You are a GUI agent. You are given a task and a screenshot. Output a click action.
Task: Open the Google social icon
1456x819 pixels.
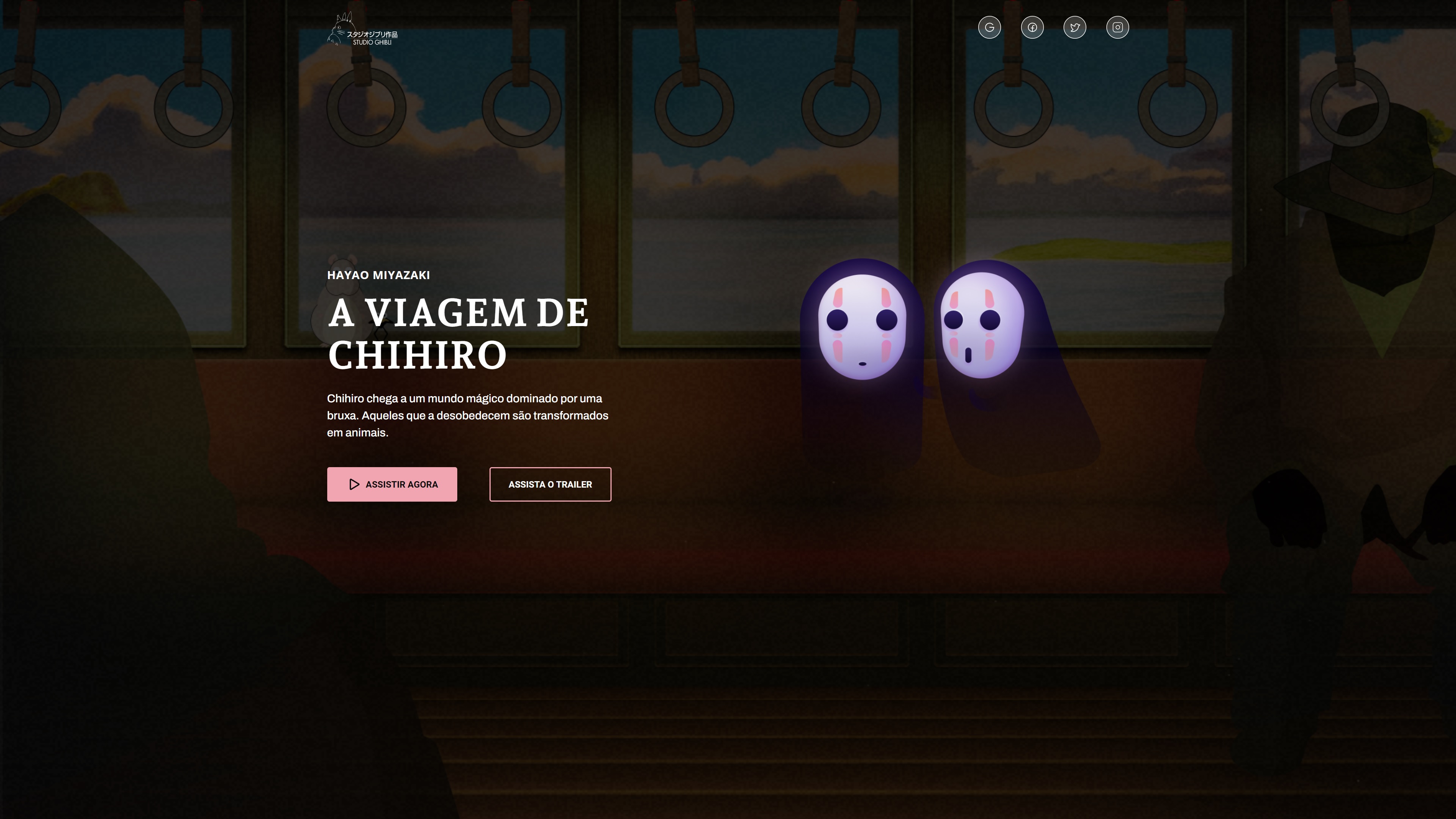pyautogui.click(x=989, y=27)
